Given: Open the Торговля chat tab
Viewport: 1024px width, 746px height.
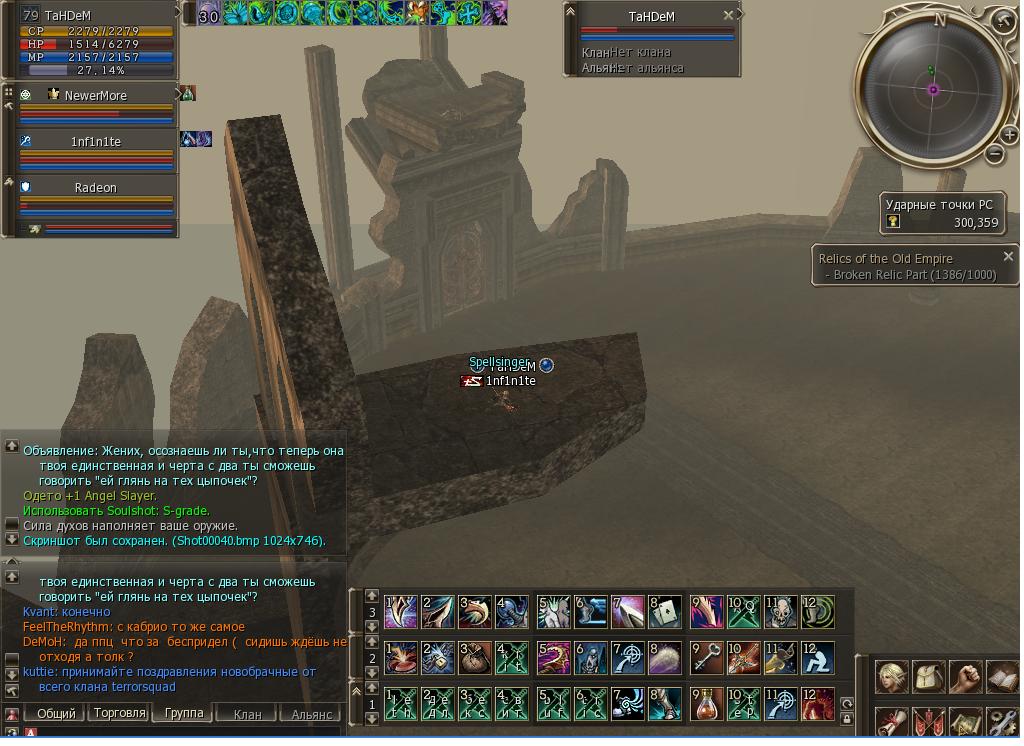Looking at the screenshot, I should tap(120, 713).
